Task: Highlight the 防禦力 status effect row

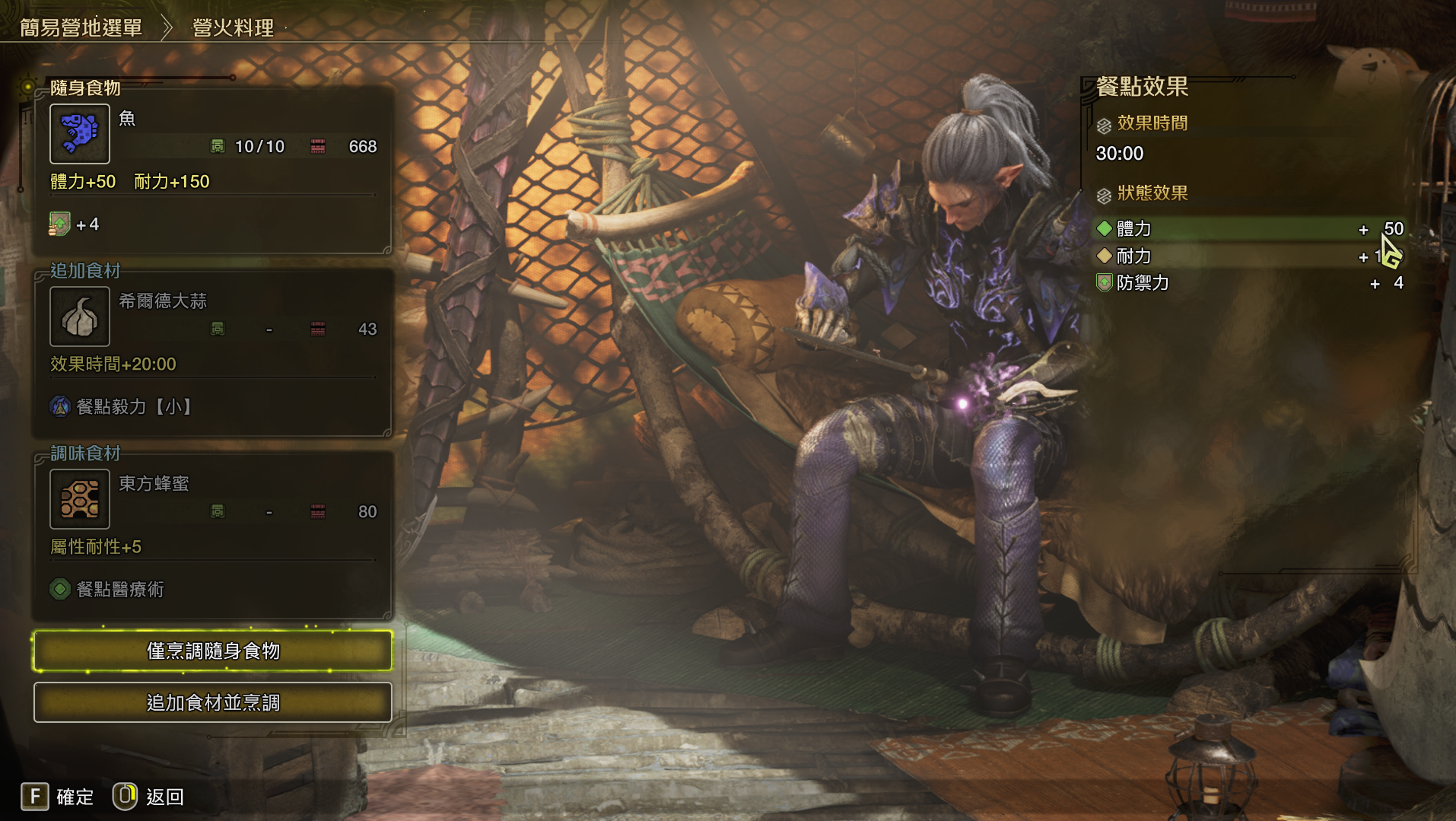Action: point(1248,283)
